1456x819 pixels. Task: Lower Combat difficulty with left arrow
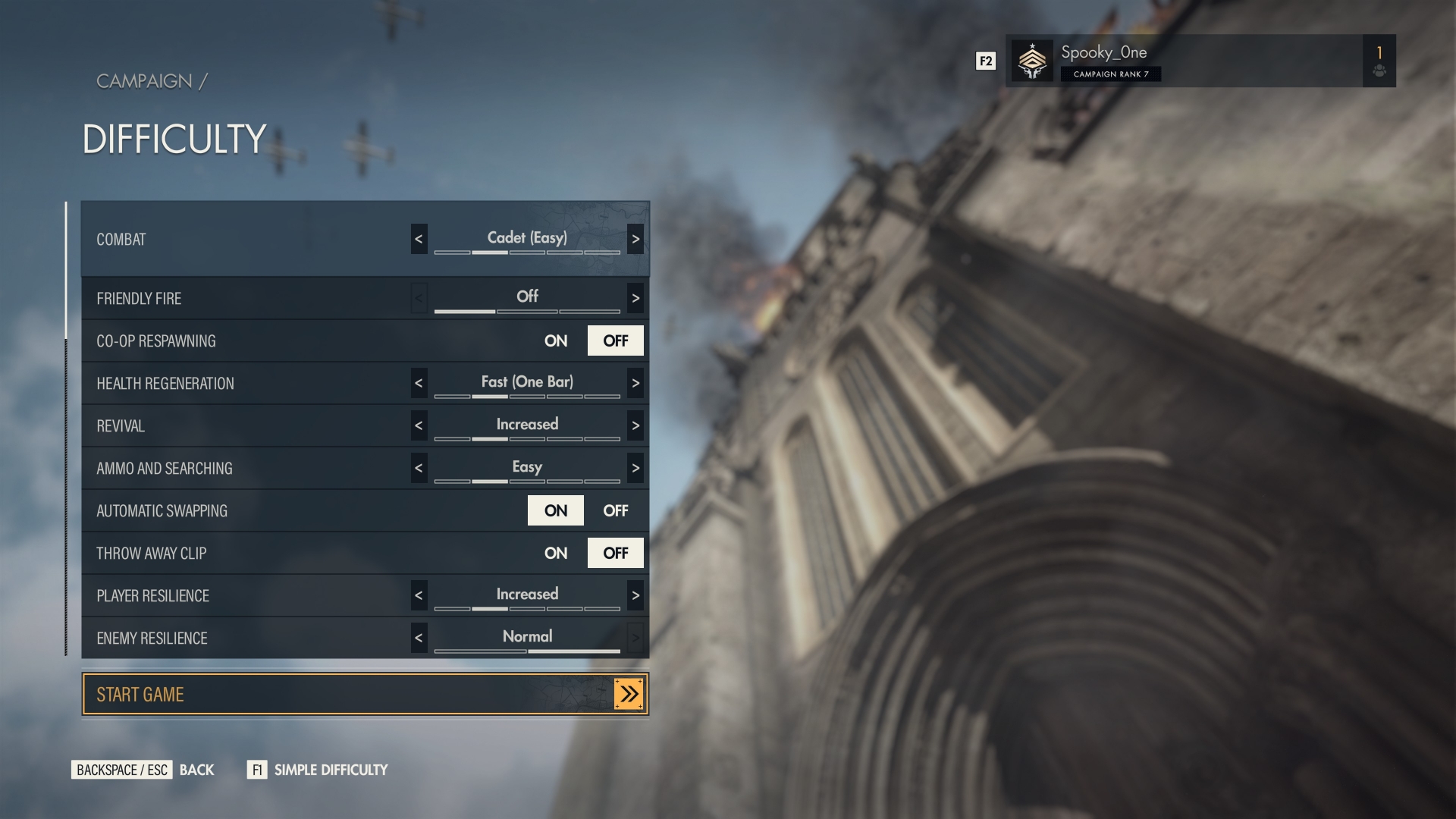pyautogui.click(x=419, y=240)
